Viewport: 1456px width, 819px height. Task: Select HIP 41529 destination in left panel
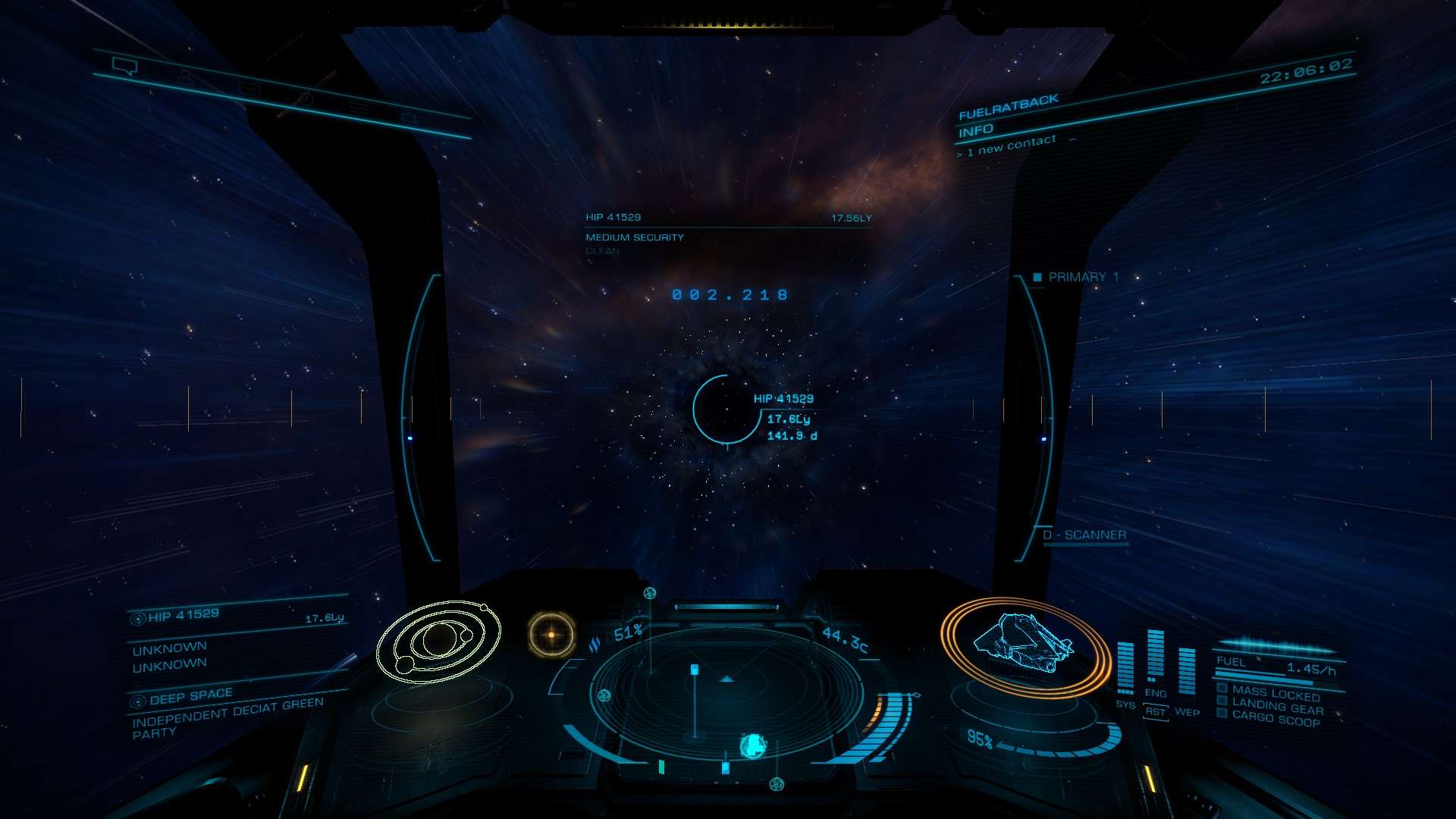tap(184, 616)
